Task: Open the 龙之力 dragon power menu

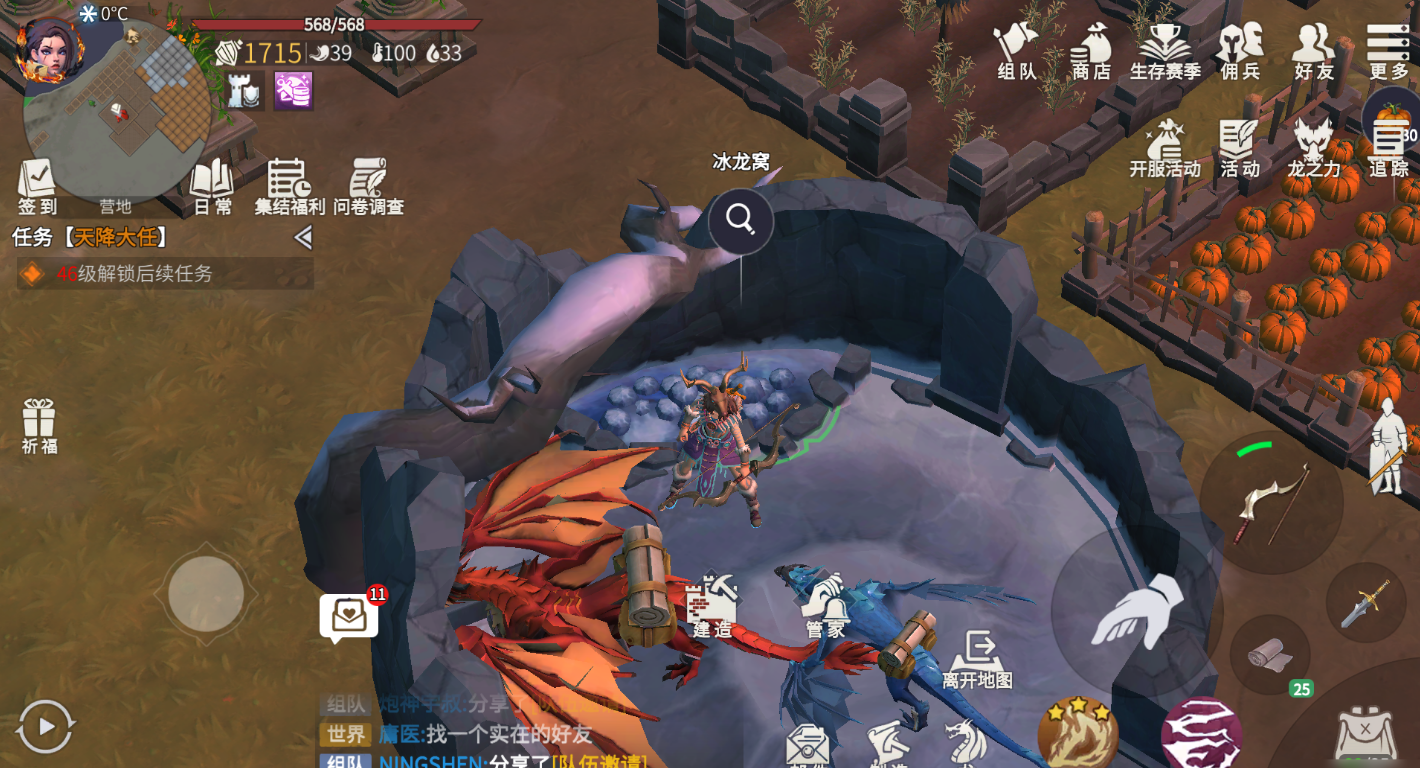Action: pyautogui.click(x=1313, y=148)
